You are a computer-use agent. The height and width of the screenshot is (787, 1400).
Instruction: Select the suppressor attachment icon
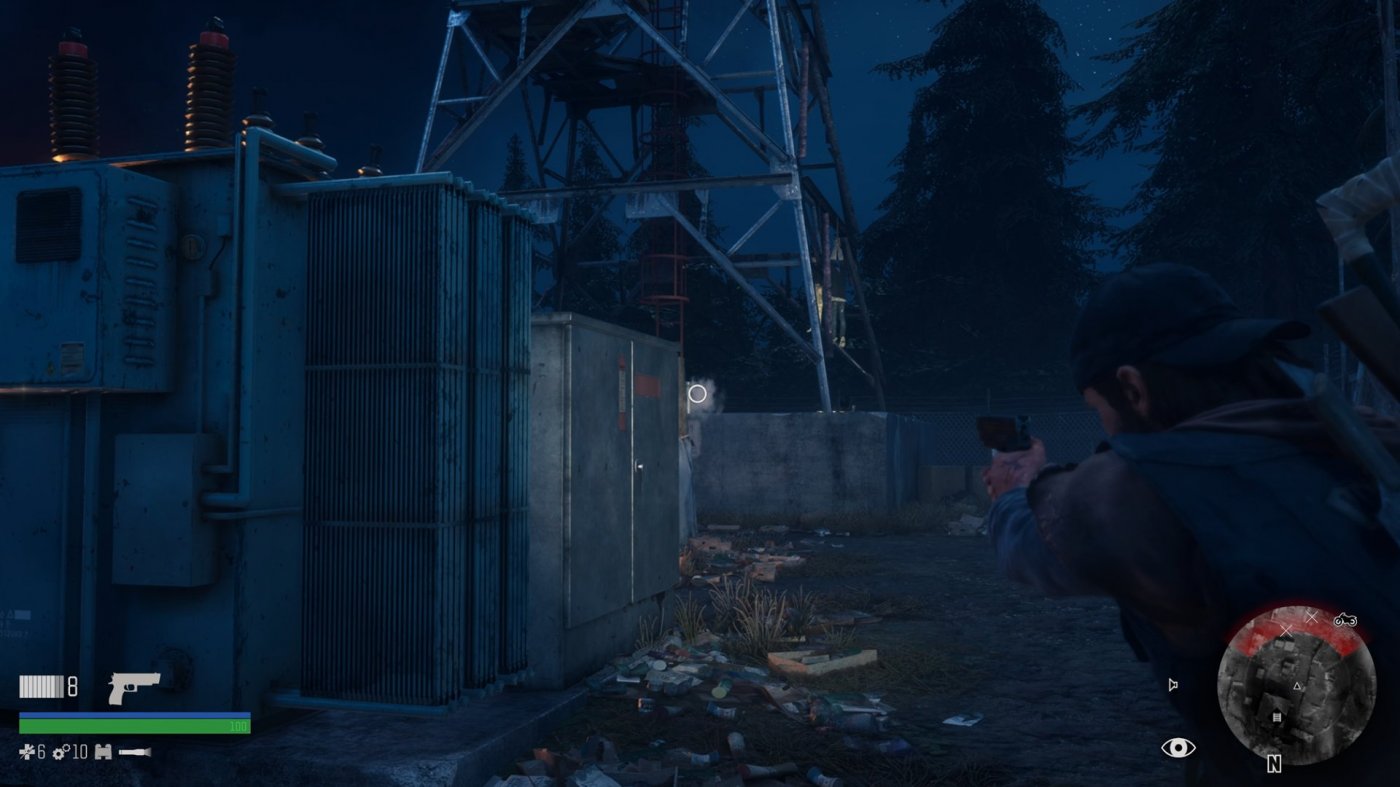pos(135,751)
